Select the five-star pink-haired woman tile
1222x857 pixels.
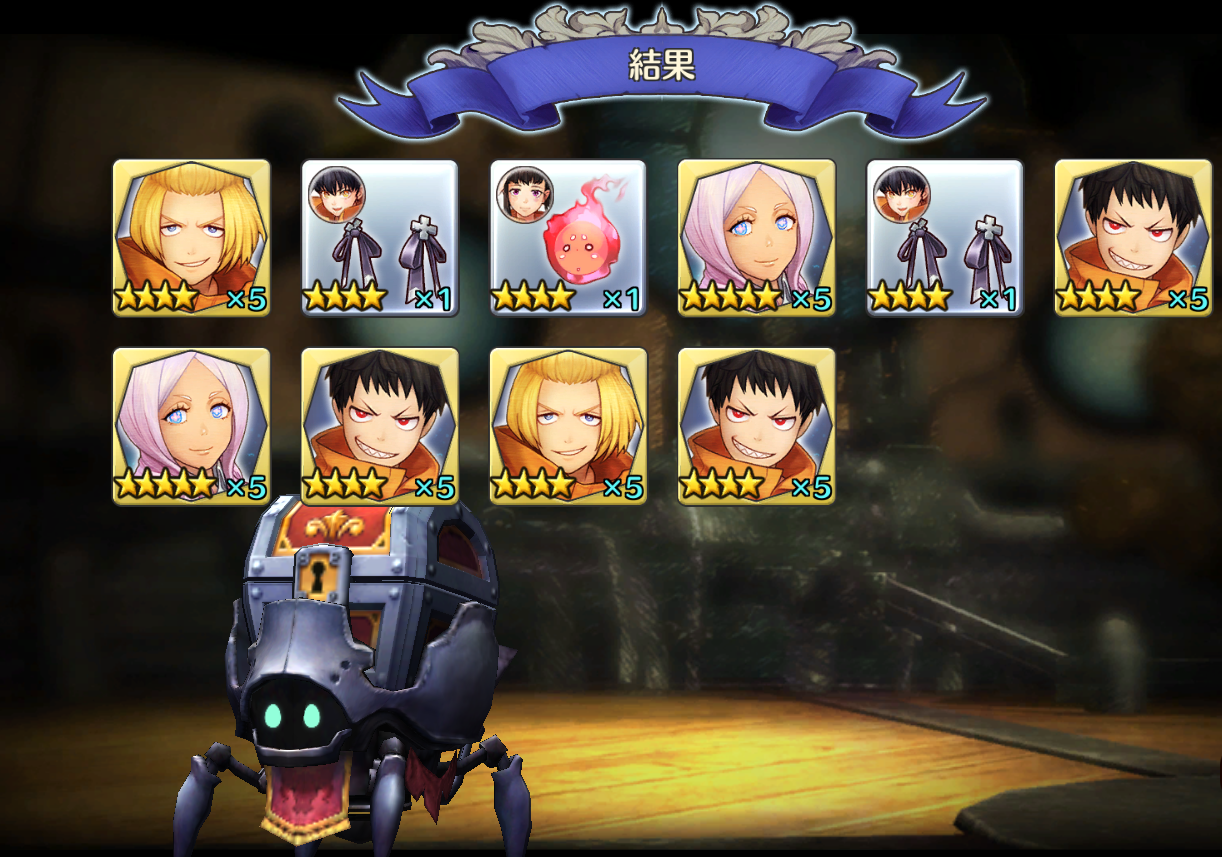pyautogui.click(x=756, y=238)
